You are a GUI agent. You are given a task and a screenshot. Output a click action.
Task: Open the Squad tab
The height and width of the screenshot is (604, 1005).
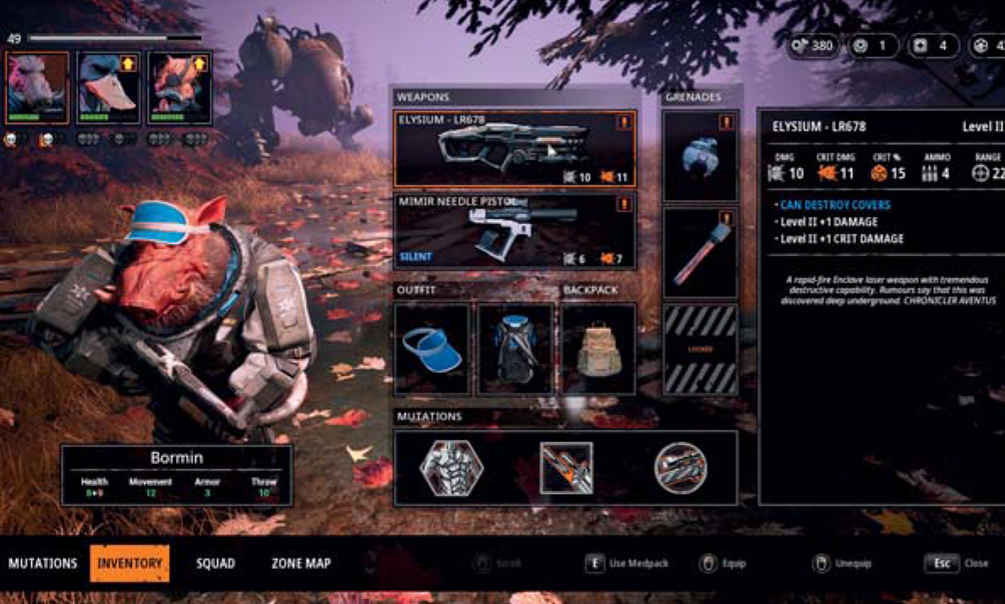tap(215, 564)
